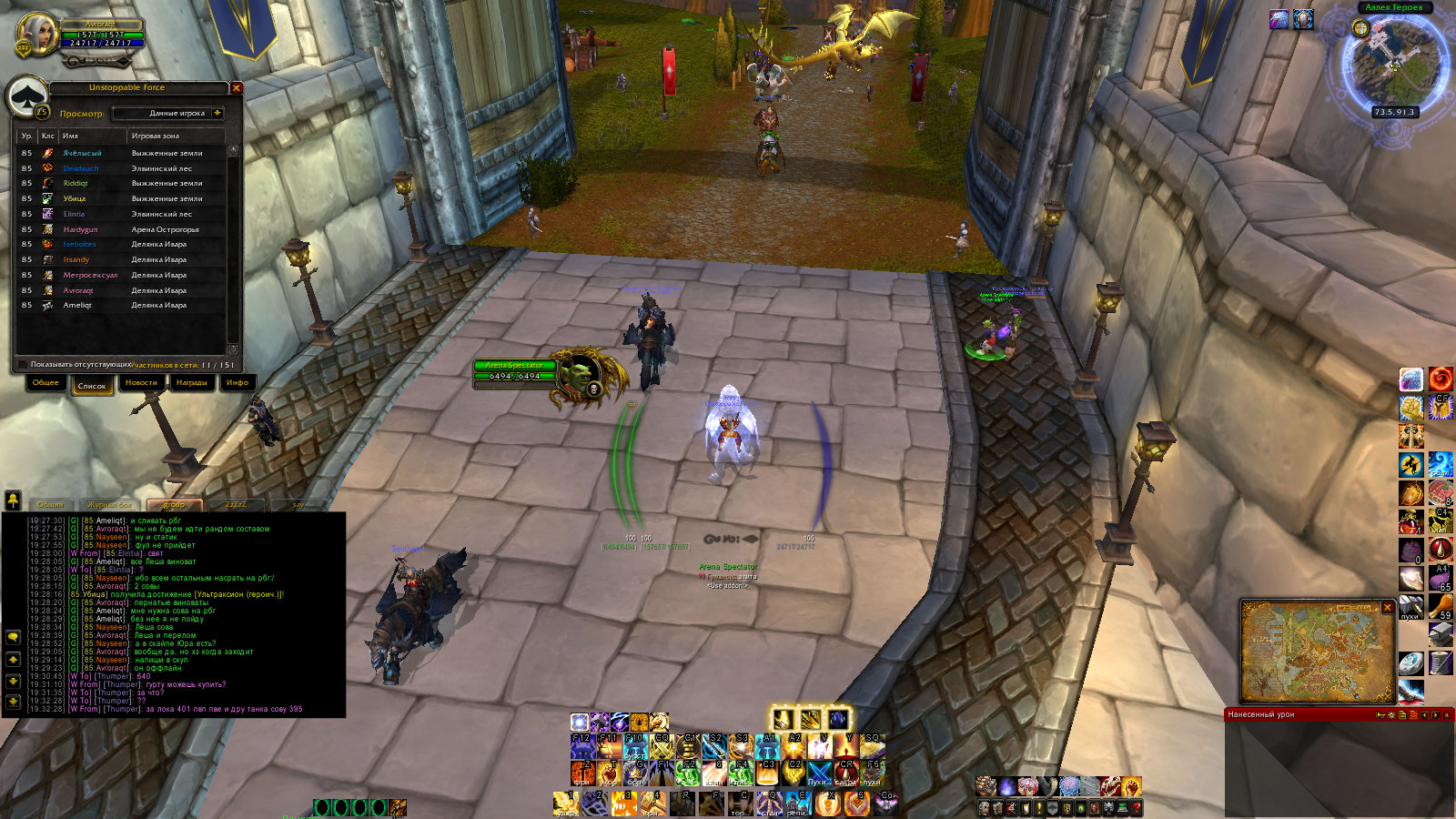The height and width of the screenshot is (819, 1456).
Task: Select the Arena Spectator target portrait
Action: coord(581,376)
